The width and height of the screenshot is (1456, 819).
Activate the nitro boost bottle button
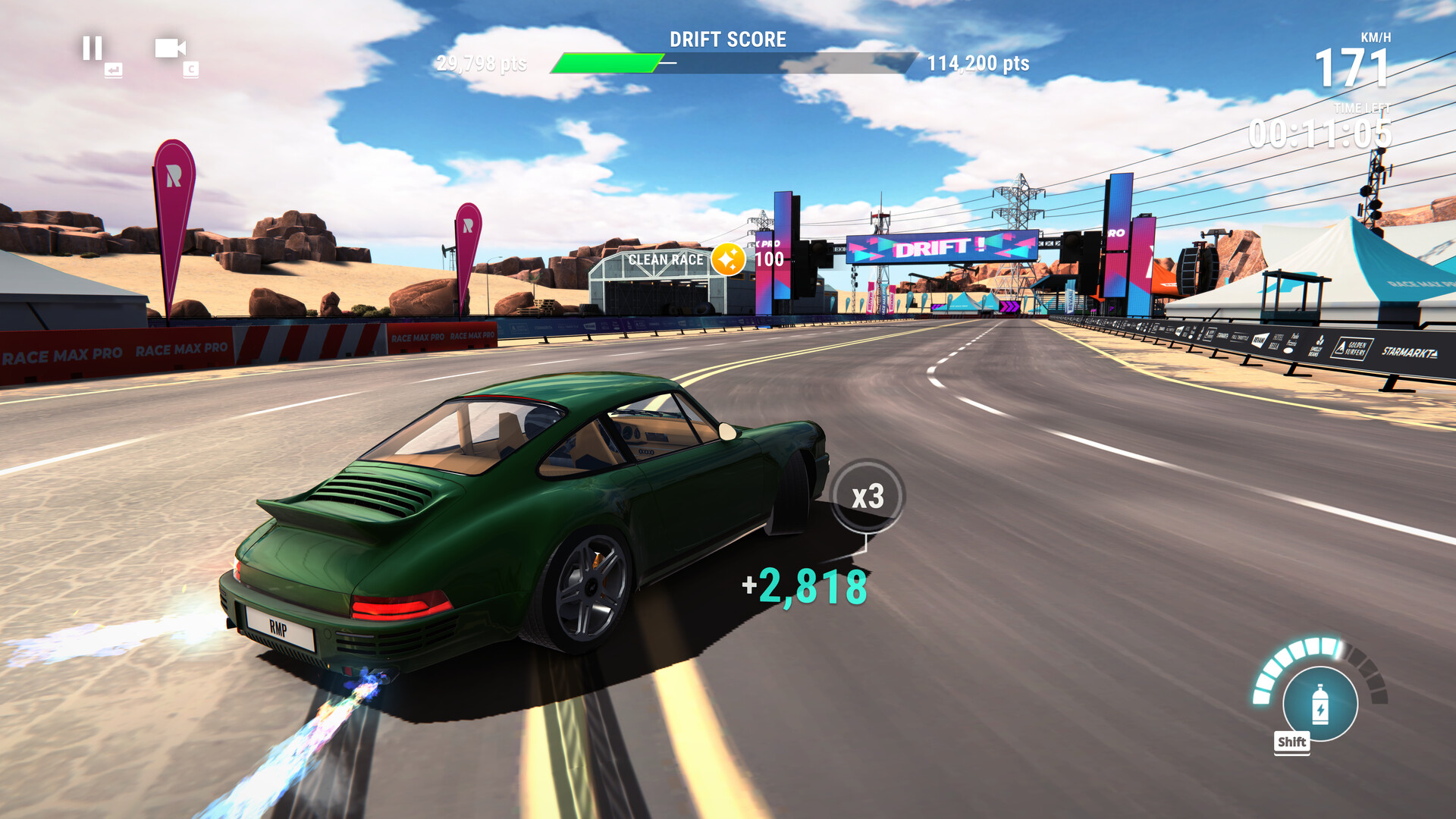pos(1319,704)
